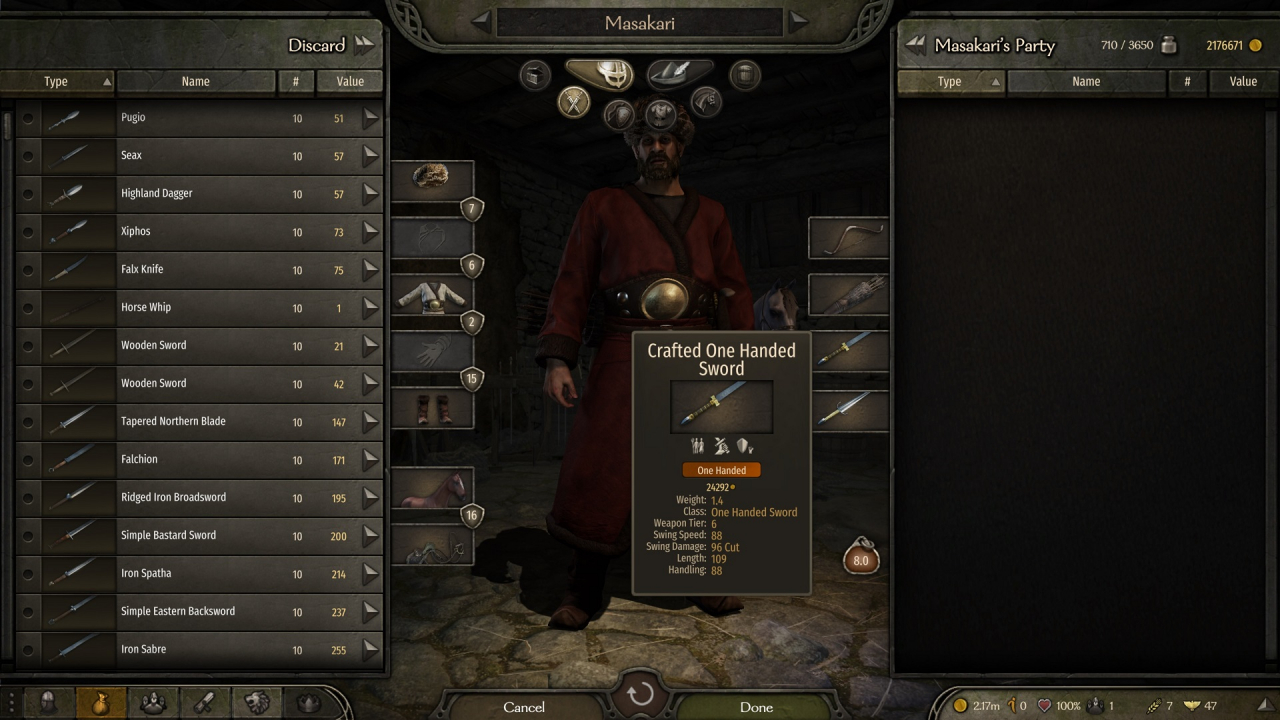Confirm with the Done button

756,706
